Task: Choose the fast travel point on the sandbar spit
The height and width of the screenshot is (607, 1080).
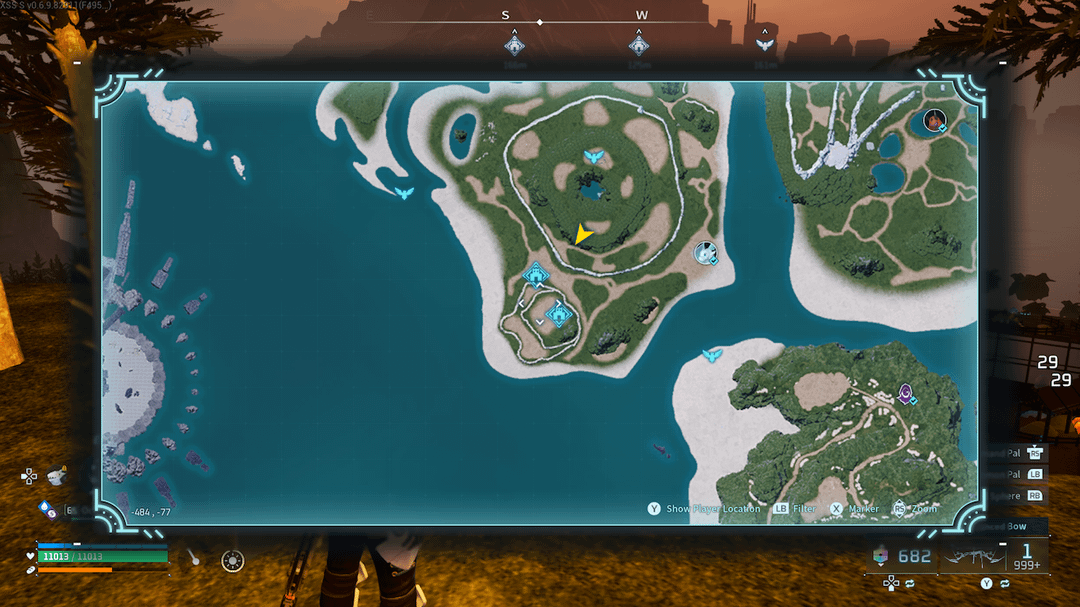Action: [x=404, y=192]
